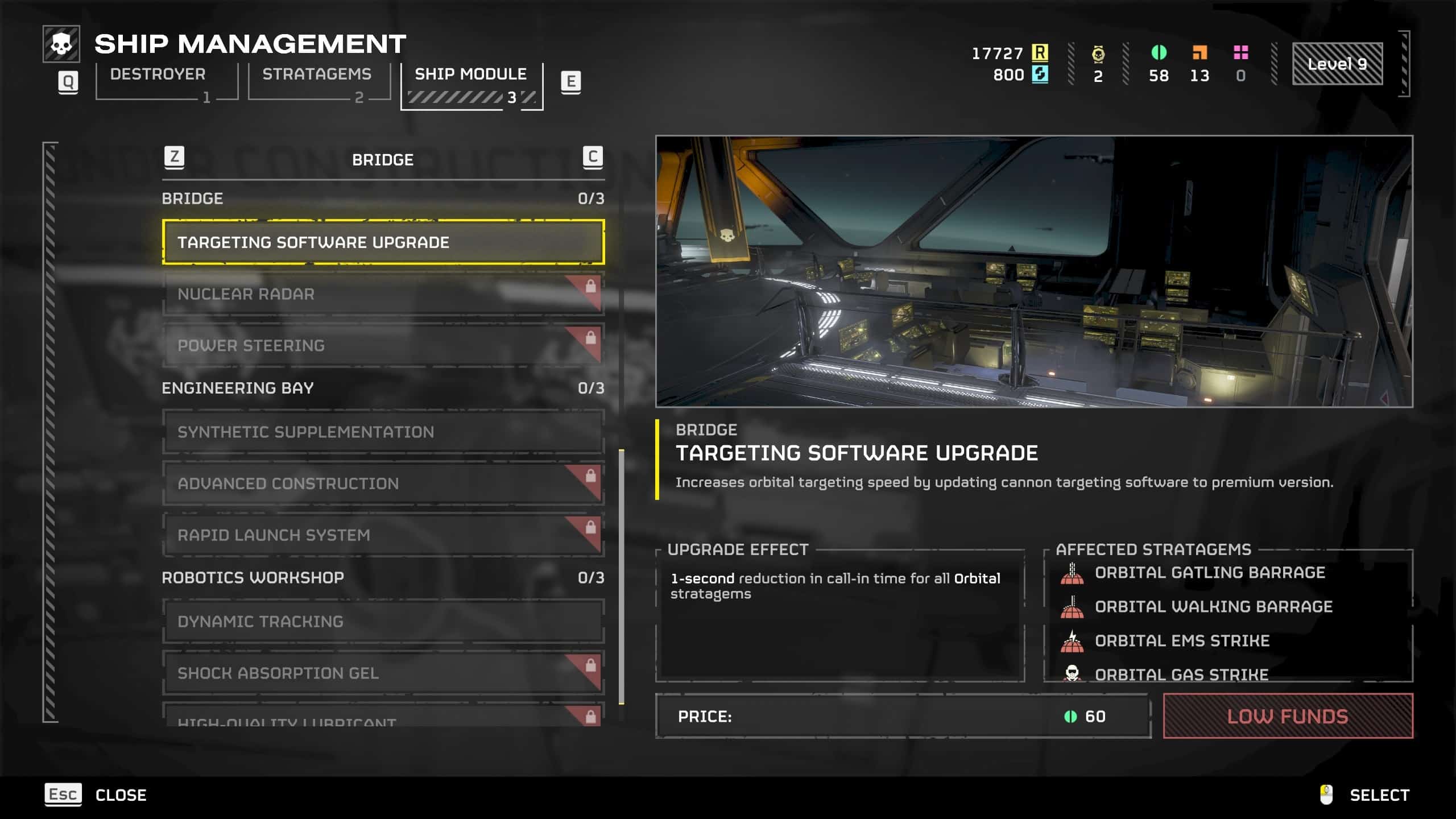Click the Rapid Launch System entry

click(383, 535)
